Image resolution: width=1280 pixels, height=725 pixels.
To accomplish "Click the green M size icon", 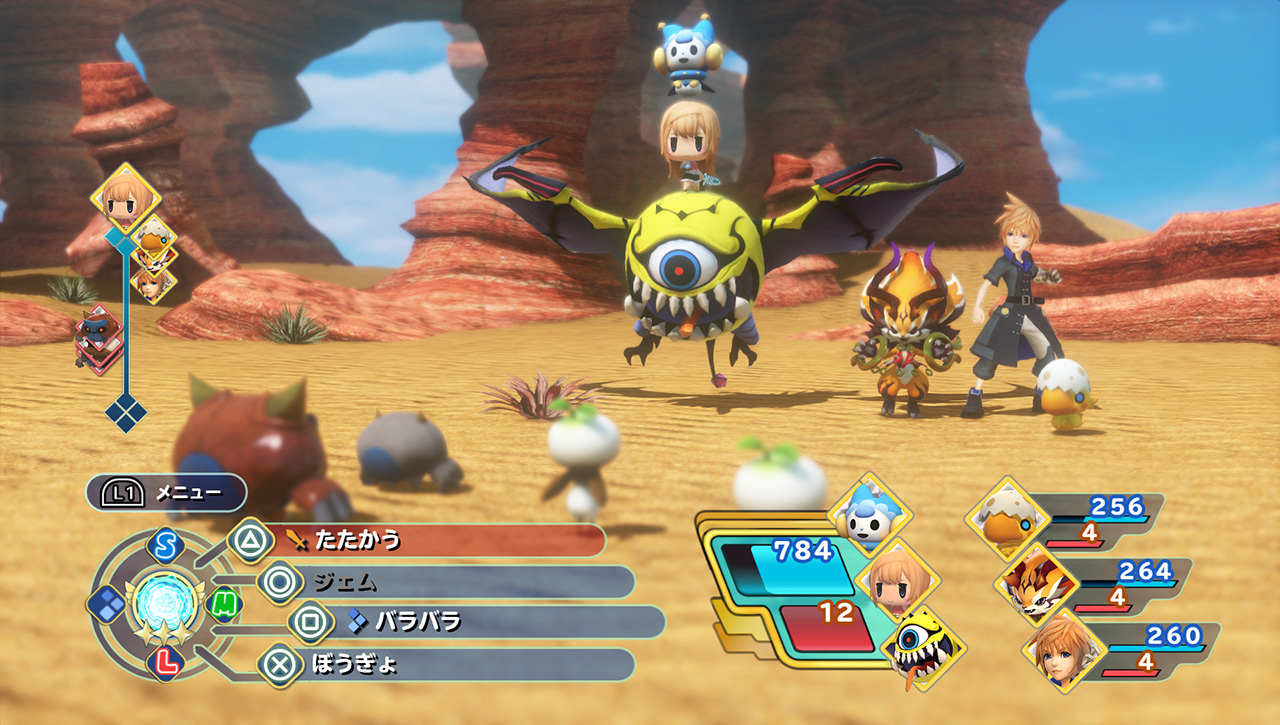I will coord(224,602).
